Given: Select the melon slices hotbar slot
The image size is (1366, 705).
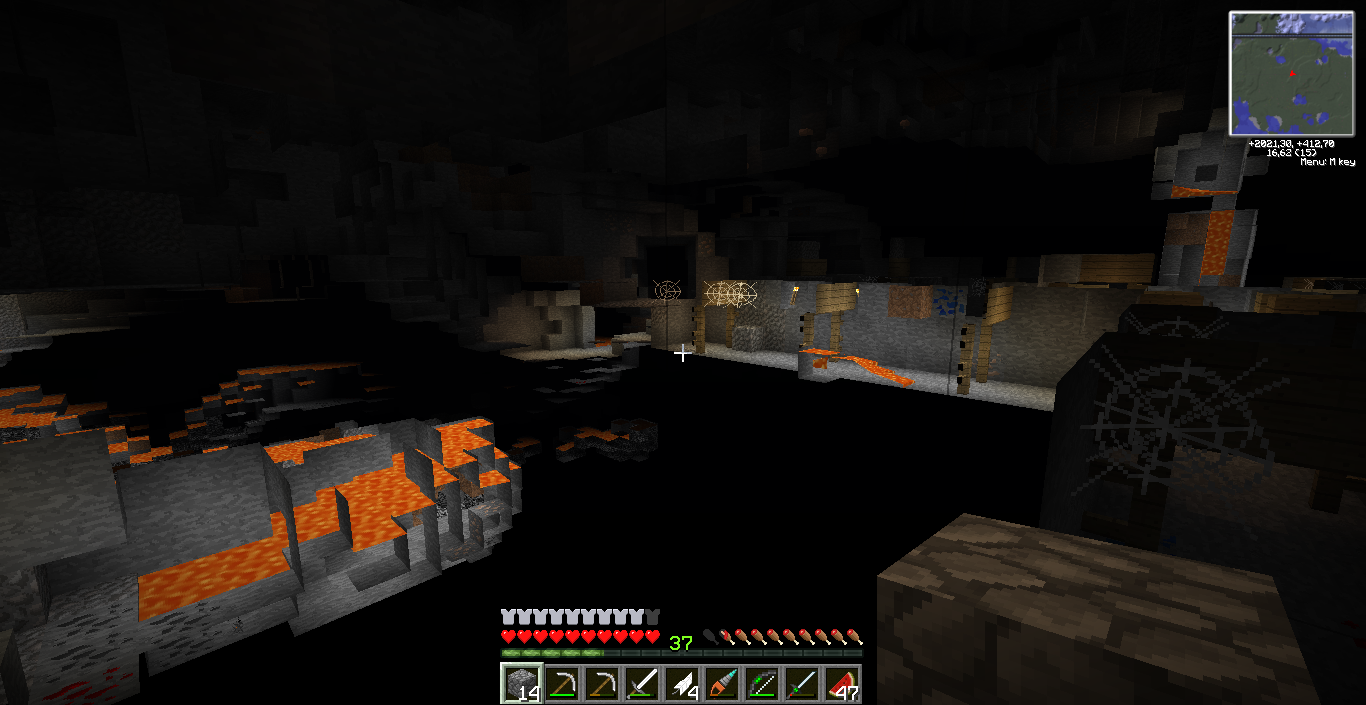Looking at the screenshot, I should [x=841, y=684].
